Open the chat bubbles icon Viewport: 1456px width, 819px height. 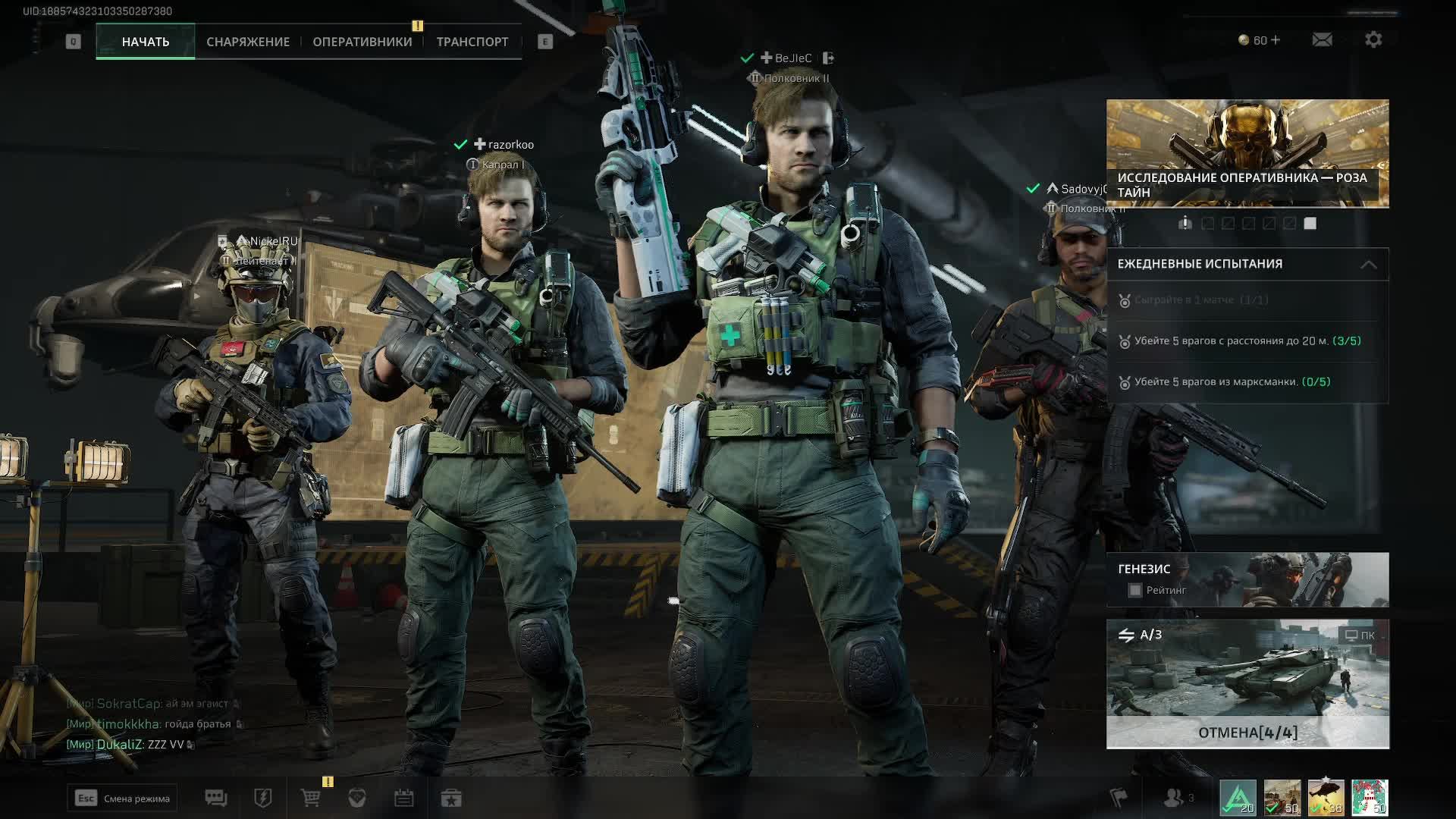216,799
